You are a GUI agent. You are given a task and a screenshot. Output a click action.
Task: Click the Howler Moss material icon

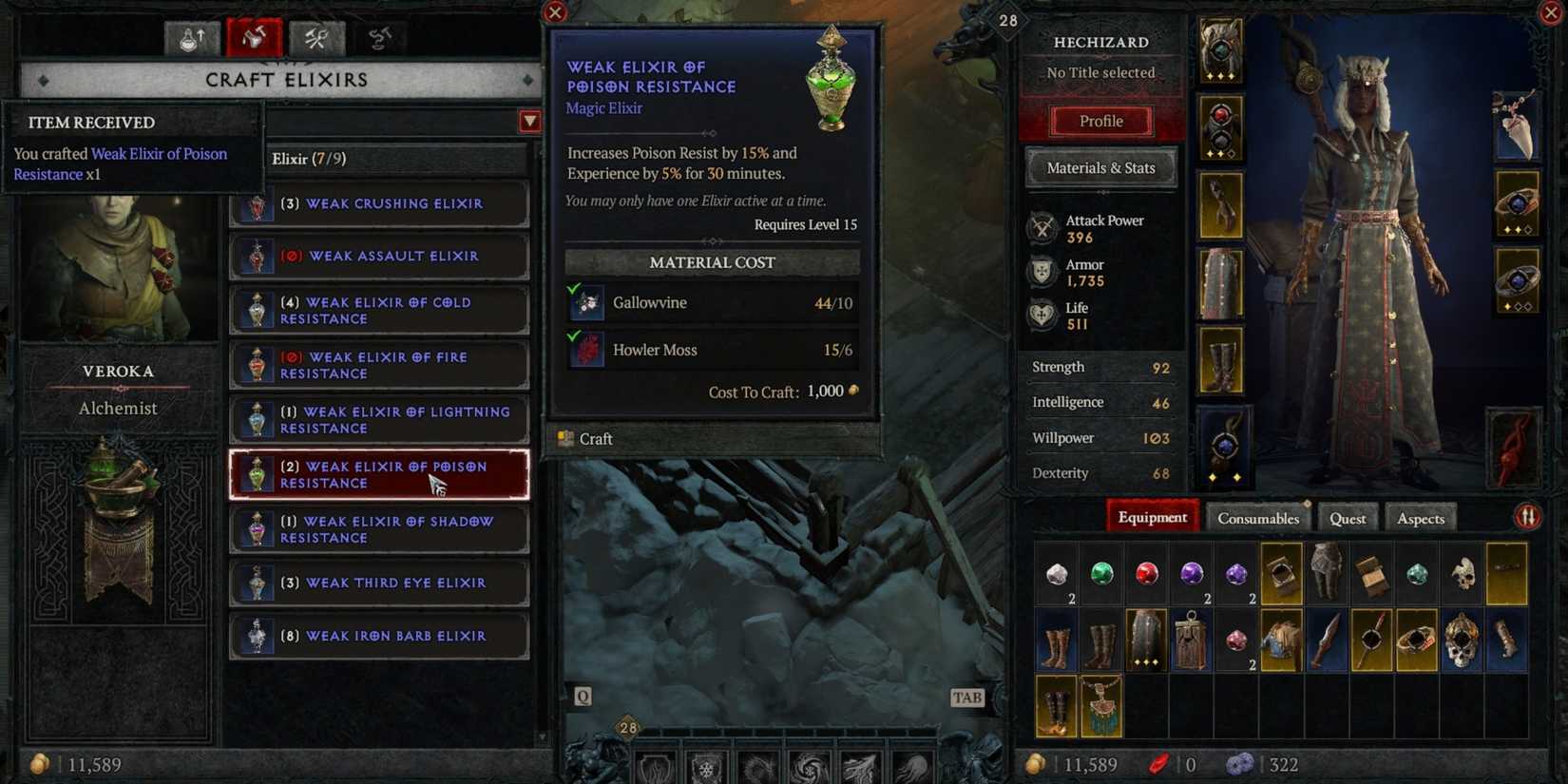[586, 350]
